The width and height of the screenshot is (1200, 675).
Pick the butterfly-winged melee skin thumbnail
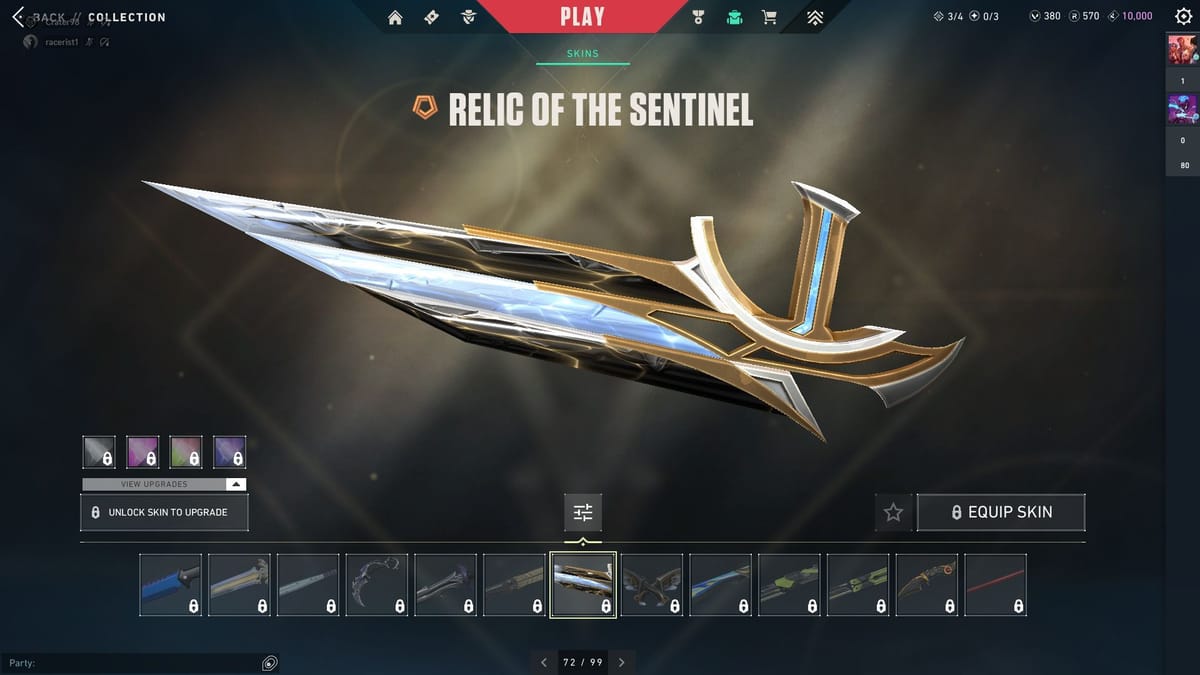coord(652,585)
